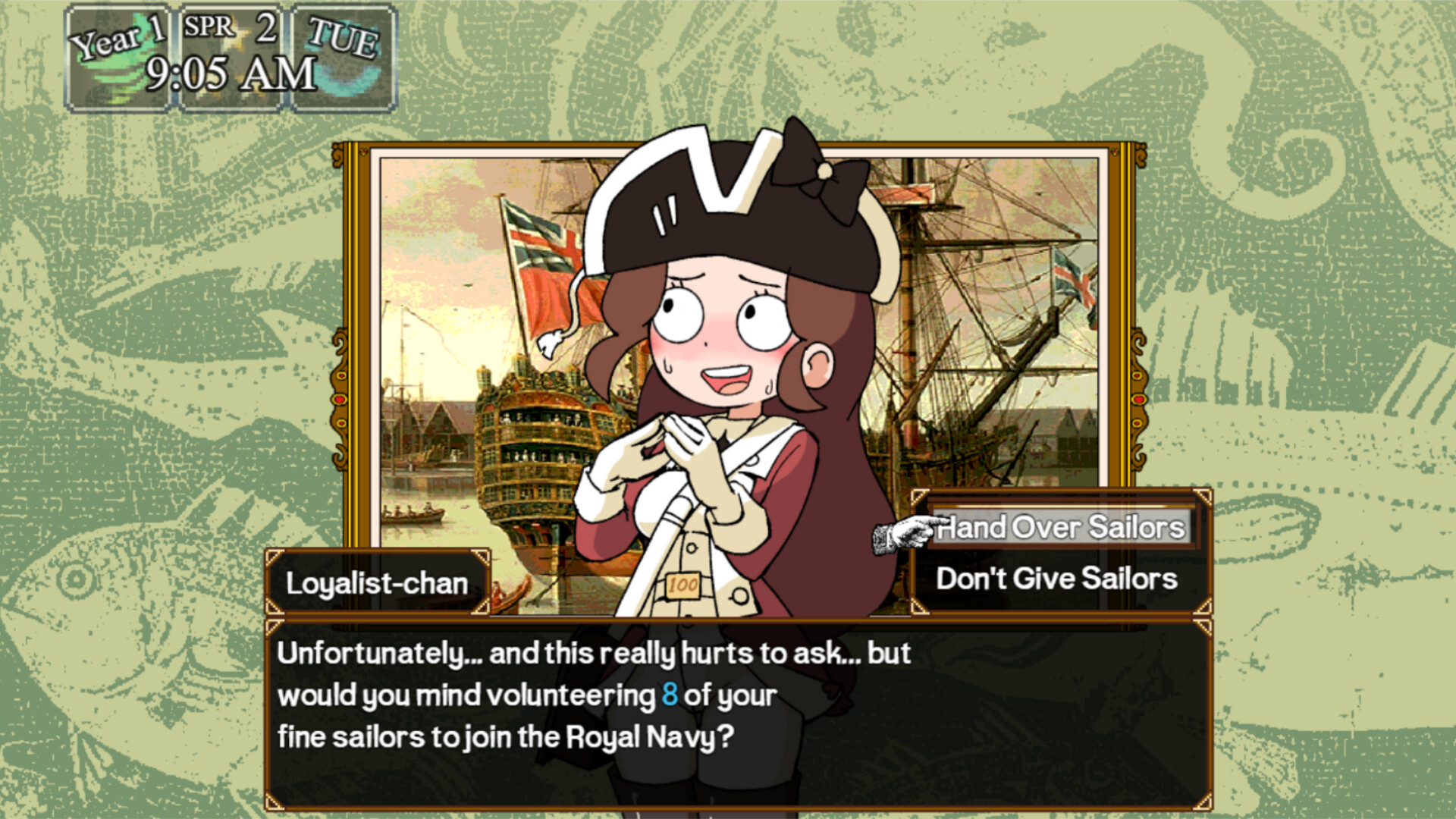Expand the date panel in the top corner
Viewport: 1456px width, 819px height.
pos(229,53)
